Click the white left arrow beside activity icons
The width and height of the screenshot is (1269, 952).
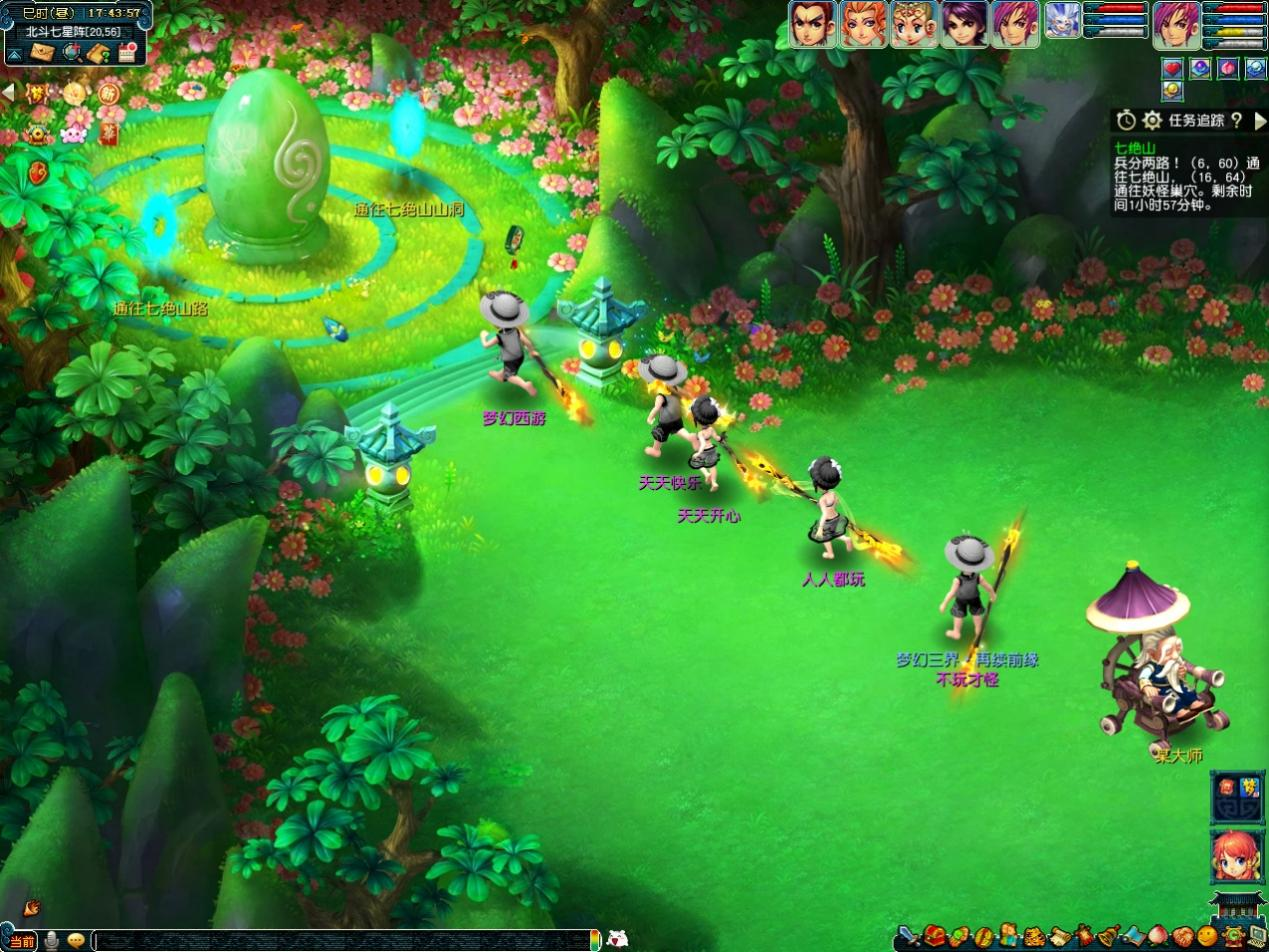coord(8,91)
